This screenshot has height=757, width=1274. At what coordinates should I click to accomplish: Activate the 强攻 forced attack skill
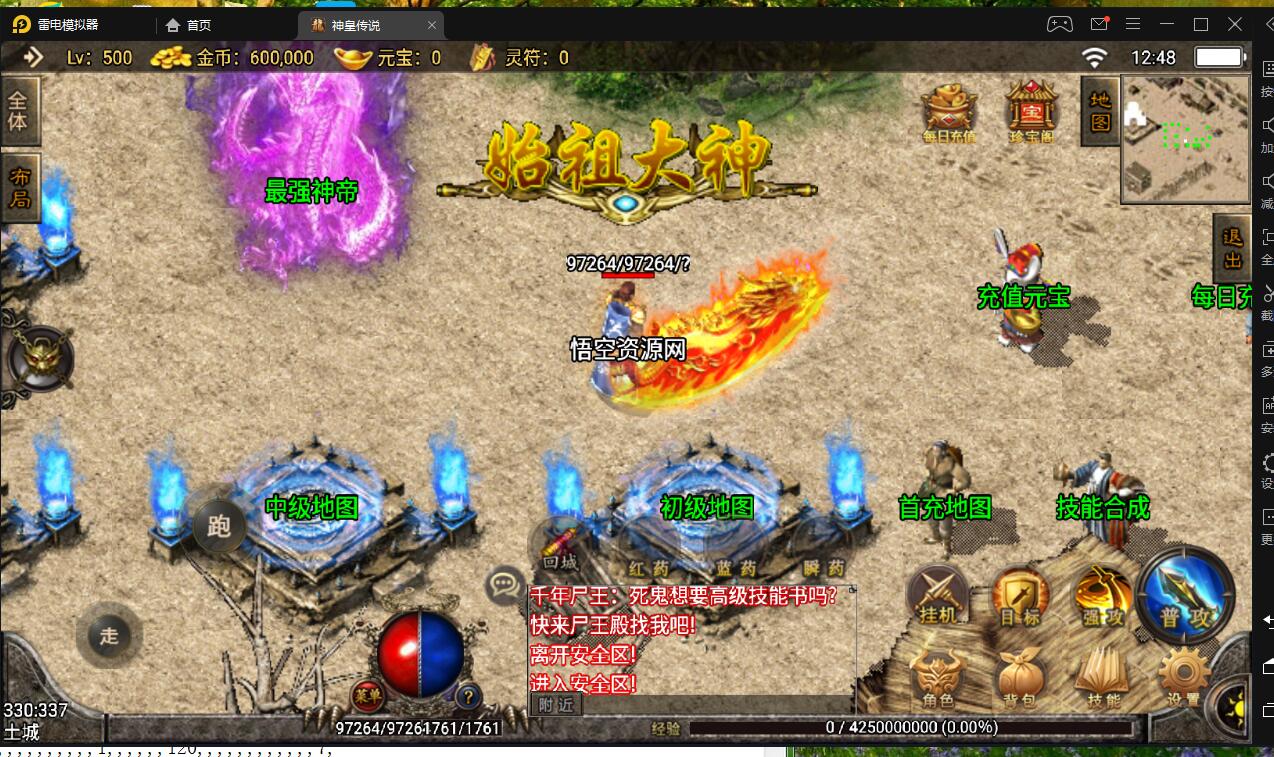click(x=1100, y=599)
